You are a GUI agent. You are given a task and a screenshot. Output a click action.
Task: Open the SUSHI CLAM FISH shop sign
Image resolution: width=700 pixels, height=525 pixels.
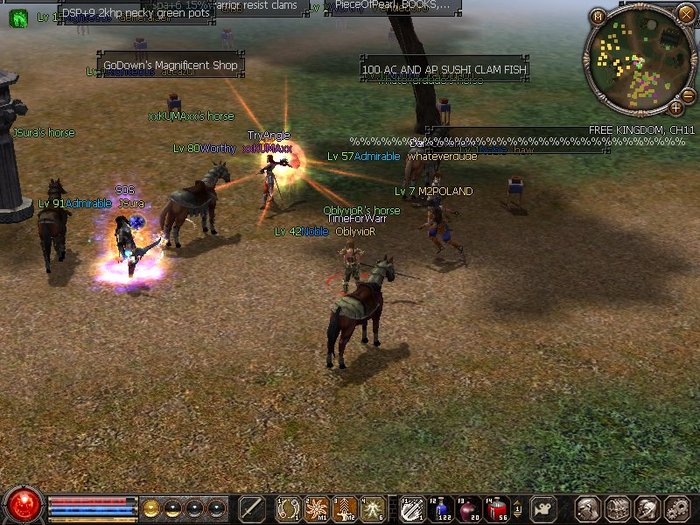pyautogui.click(x=444, y=70)
